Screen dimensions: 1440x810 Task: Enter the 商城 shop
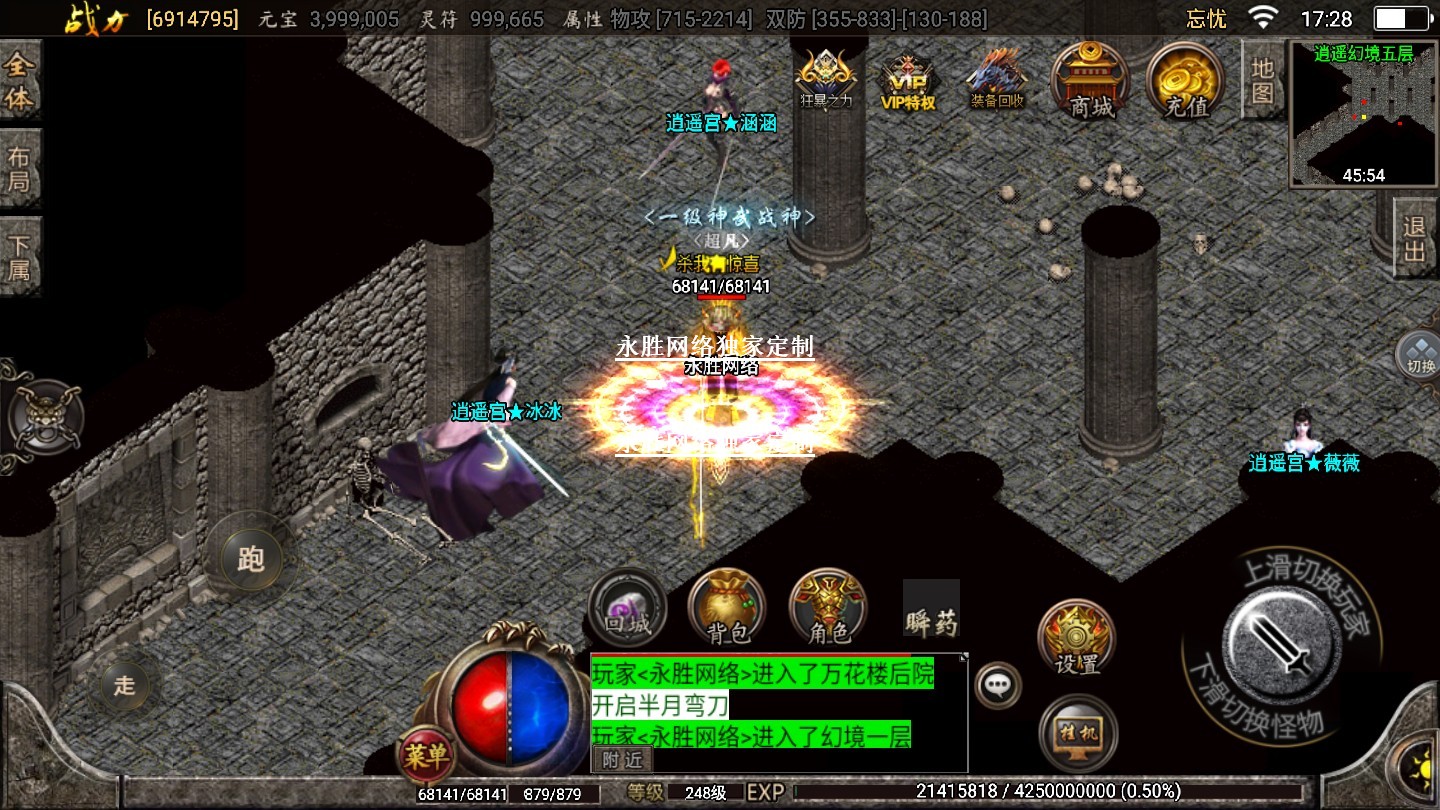(x=1090, y=81)
